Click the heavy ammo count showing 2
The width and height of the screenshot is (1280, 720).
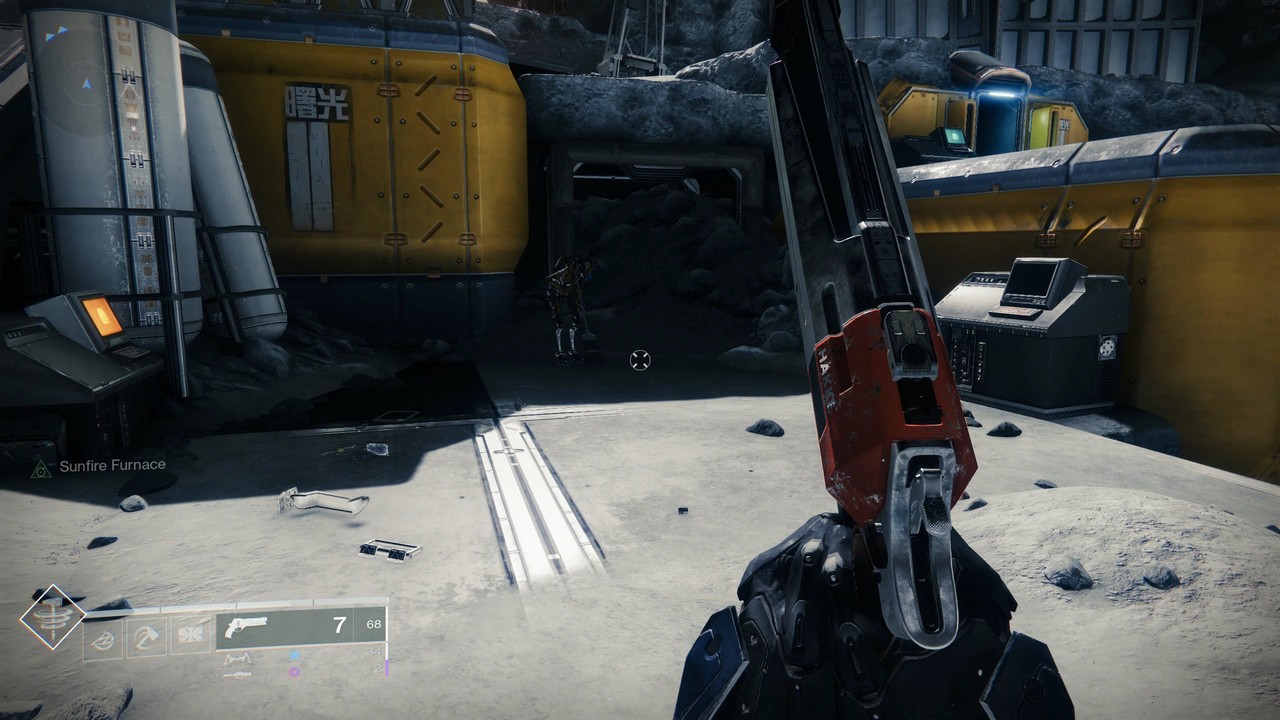376,669
